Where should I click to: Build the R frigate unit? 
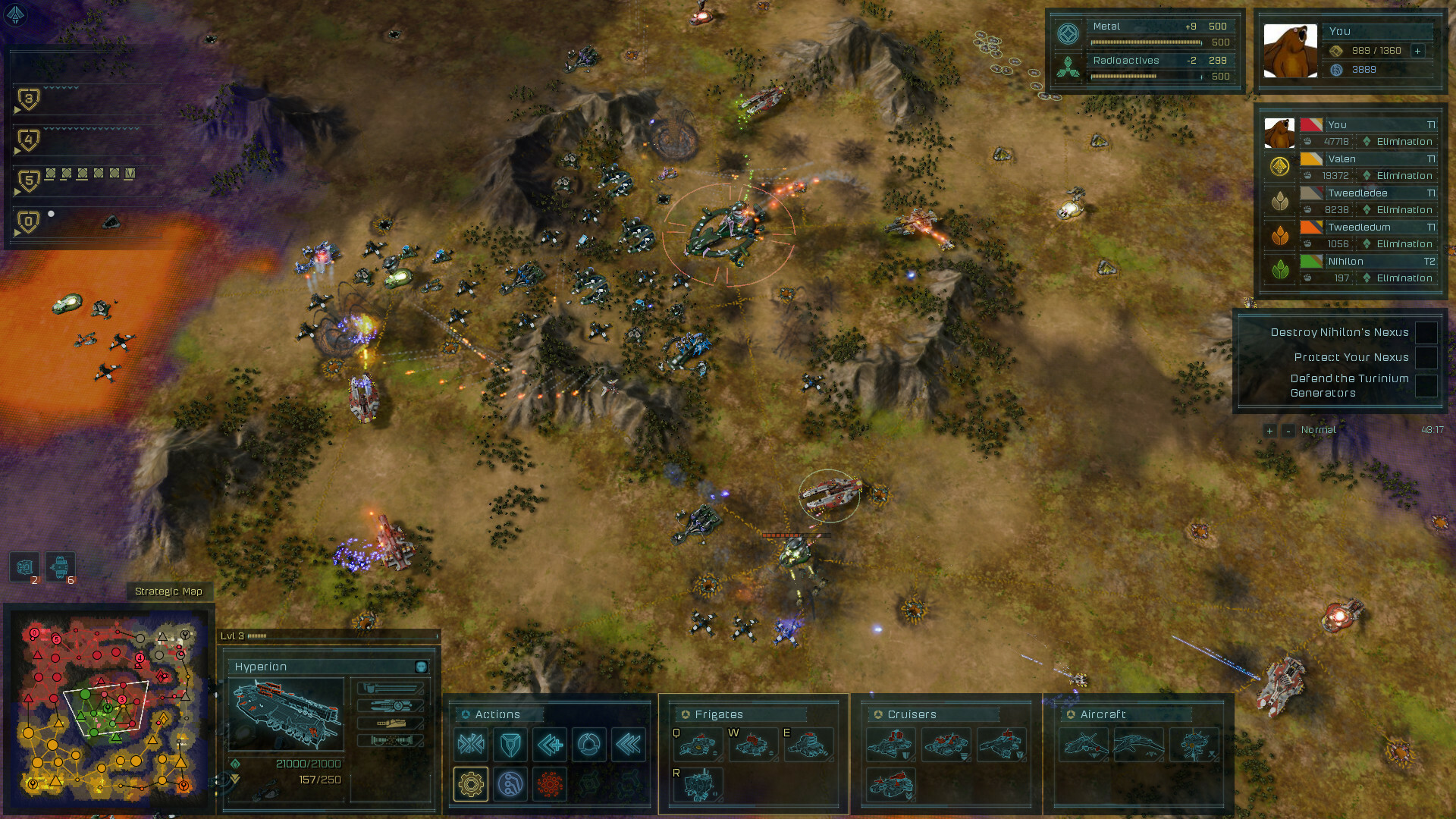click(x=699, y=786)
